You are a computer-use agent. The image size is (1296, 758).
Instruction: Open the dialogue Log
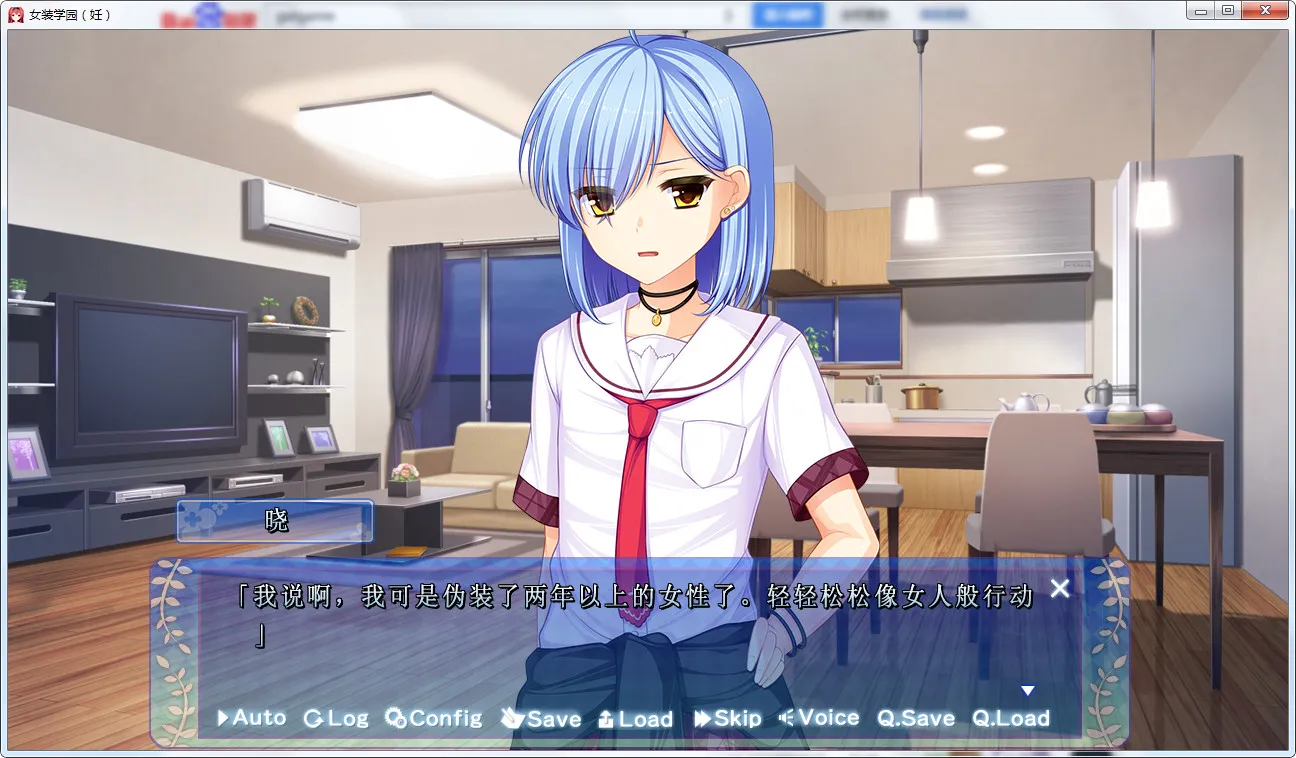tap(336, 718)
